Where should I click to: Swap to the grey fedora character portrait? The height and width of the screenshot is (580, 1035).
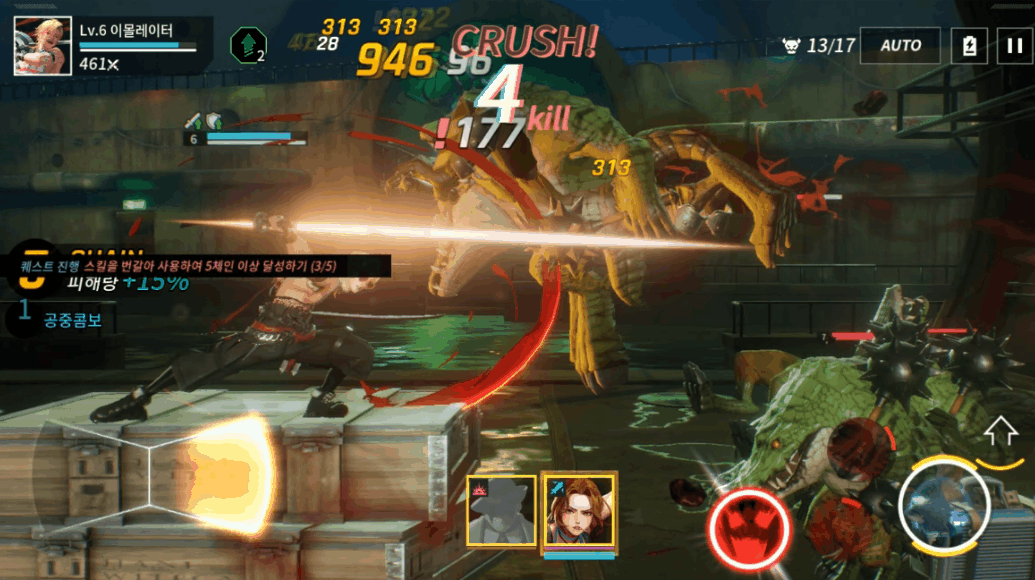pos(501,510)
